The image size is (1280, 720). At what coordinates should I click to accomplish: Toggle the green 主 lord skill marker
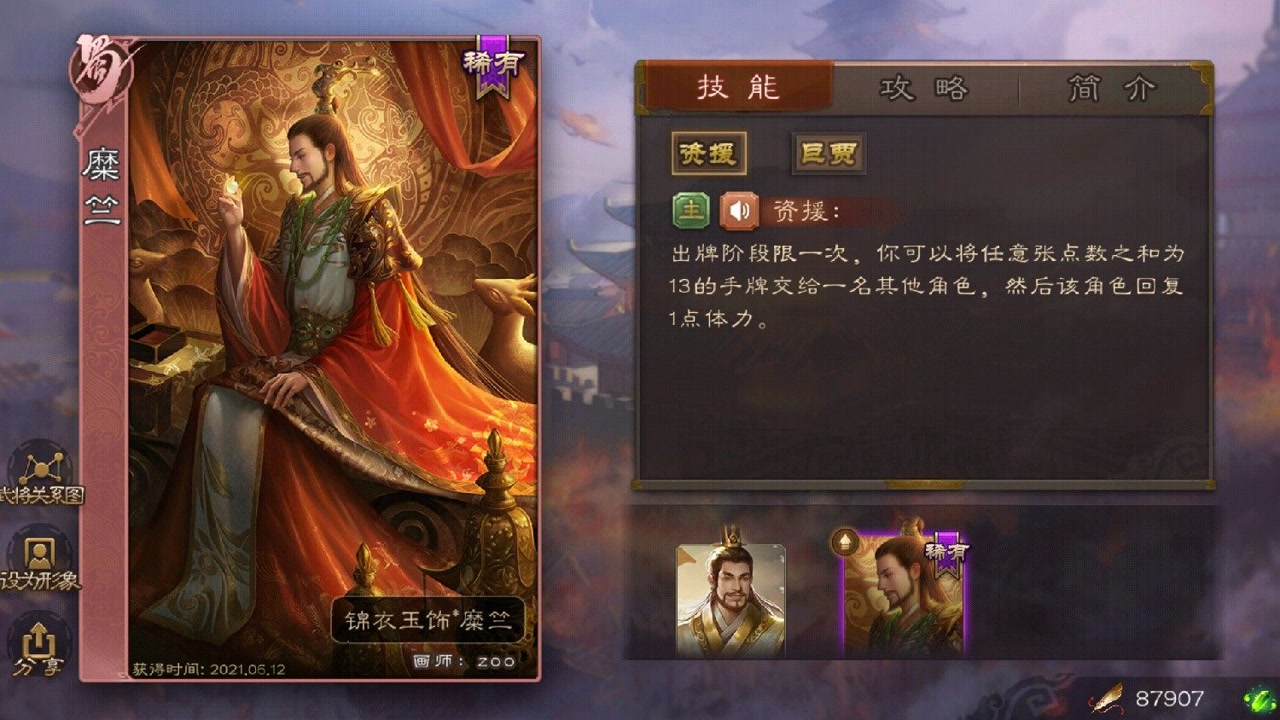[691, 211]
